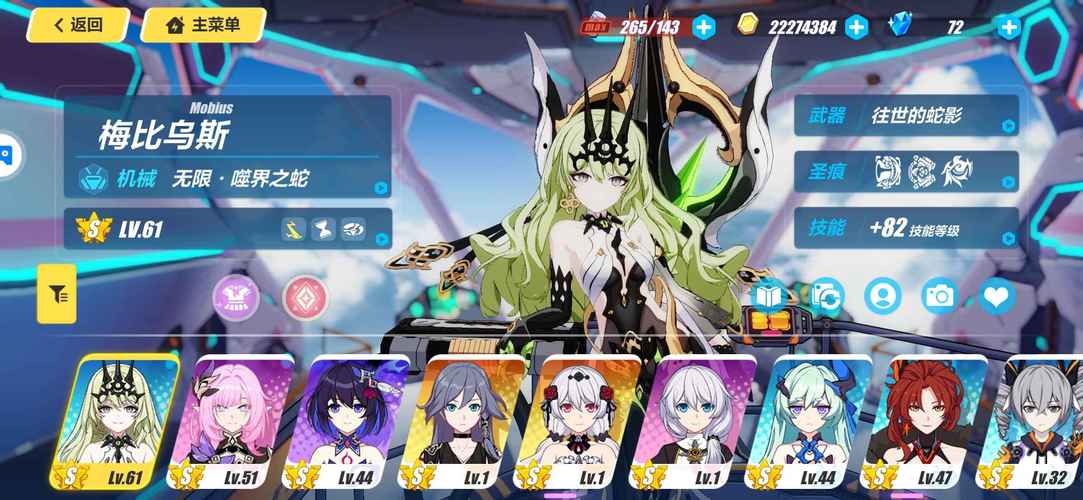Open the book icon
Viewport: 1083px width, 500px height.
point(769,296)
